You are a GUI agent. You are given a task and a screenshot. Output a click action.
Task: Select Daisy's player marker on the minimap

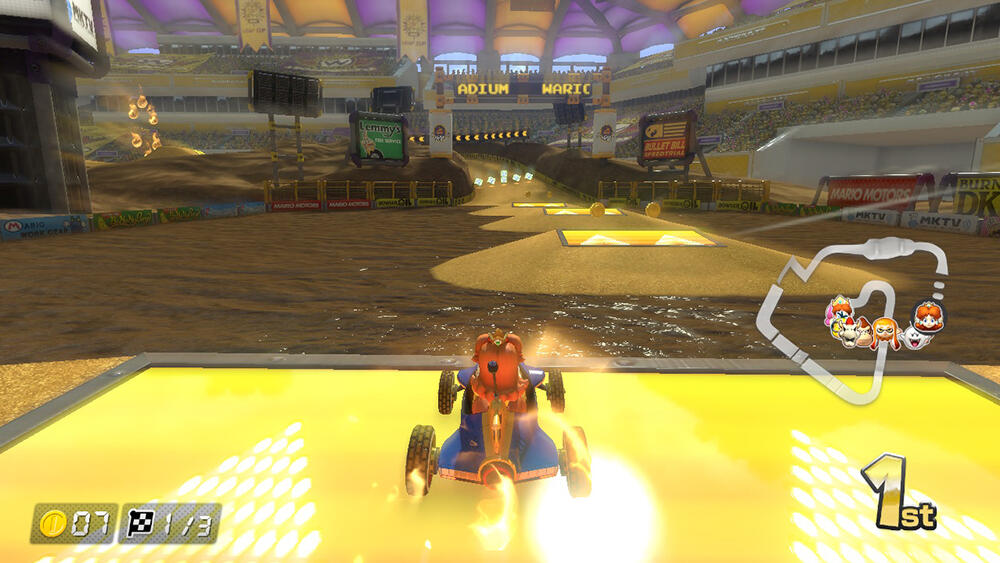click(x=929, y=317)
